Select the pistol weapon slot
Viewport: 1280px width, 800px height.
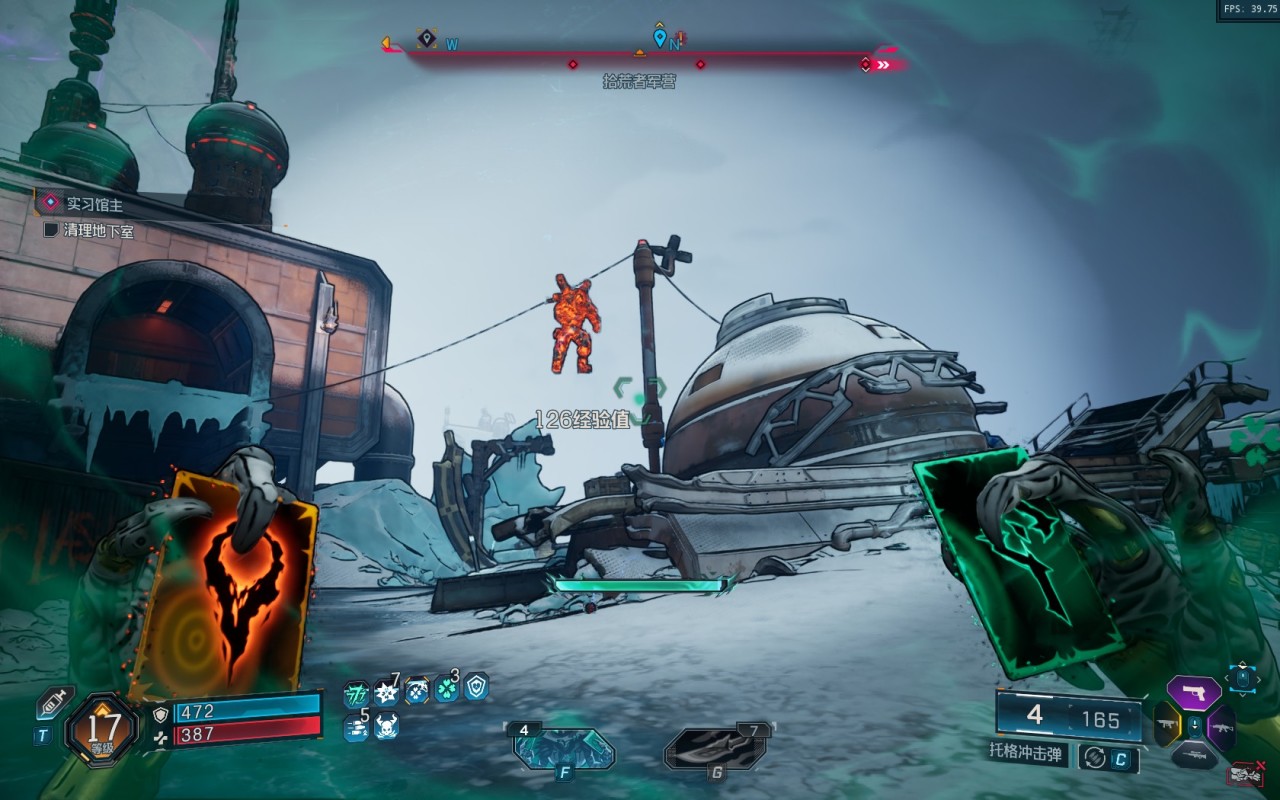click(x=1194, y=692)
